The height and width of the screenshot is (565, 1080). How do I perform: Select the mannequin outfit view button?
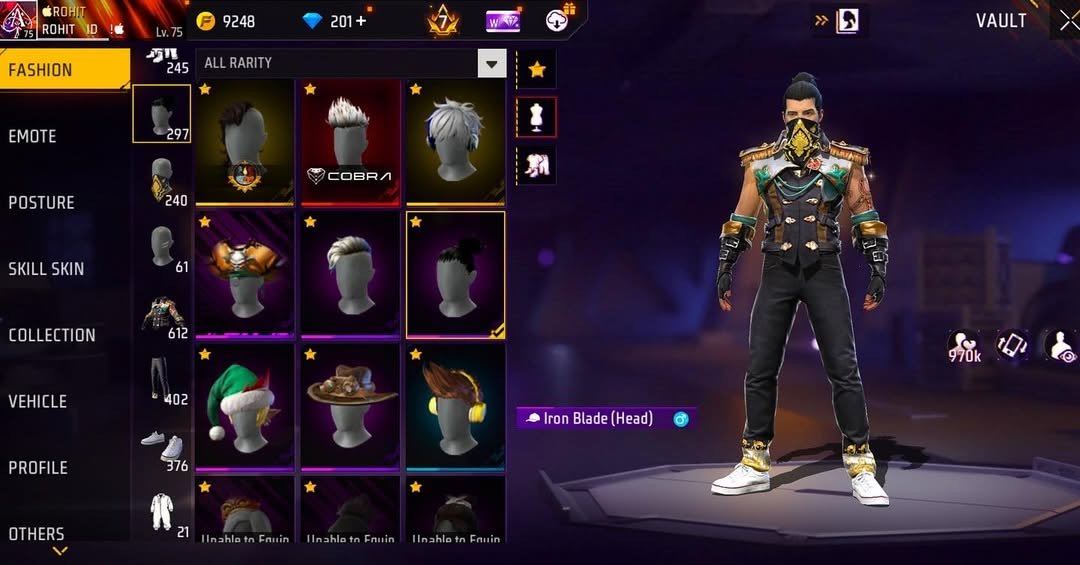tap(537, 117)
